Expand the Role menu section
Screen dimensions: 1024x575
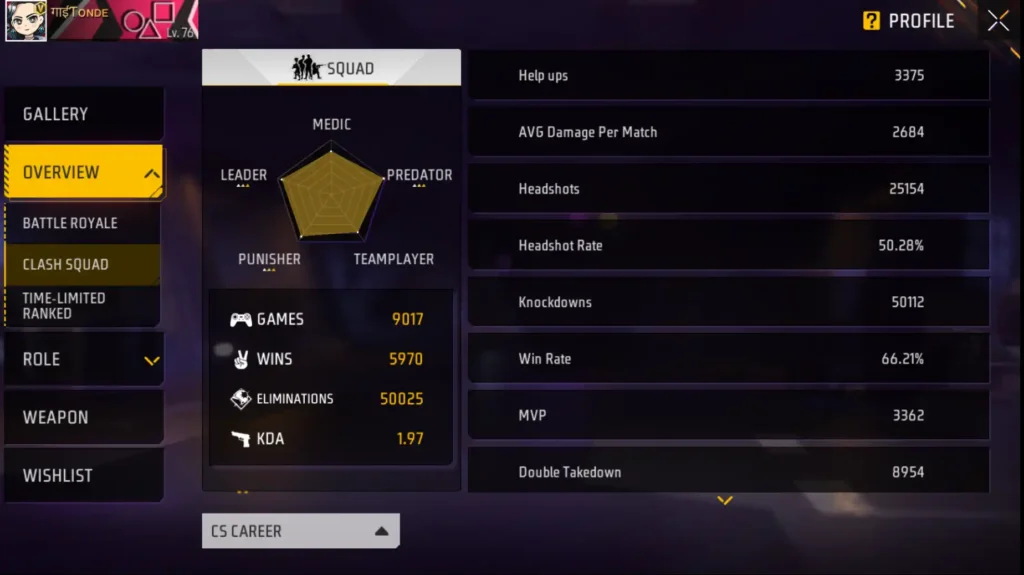point(83,359)
